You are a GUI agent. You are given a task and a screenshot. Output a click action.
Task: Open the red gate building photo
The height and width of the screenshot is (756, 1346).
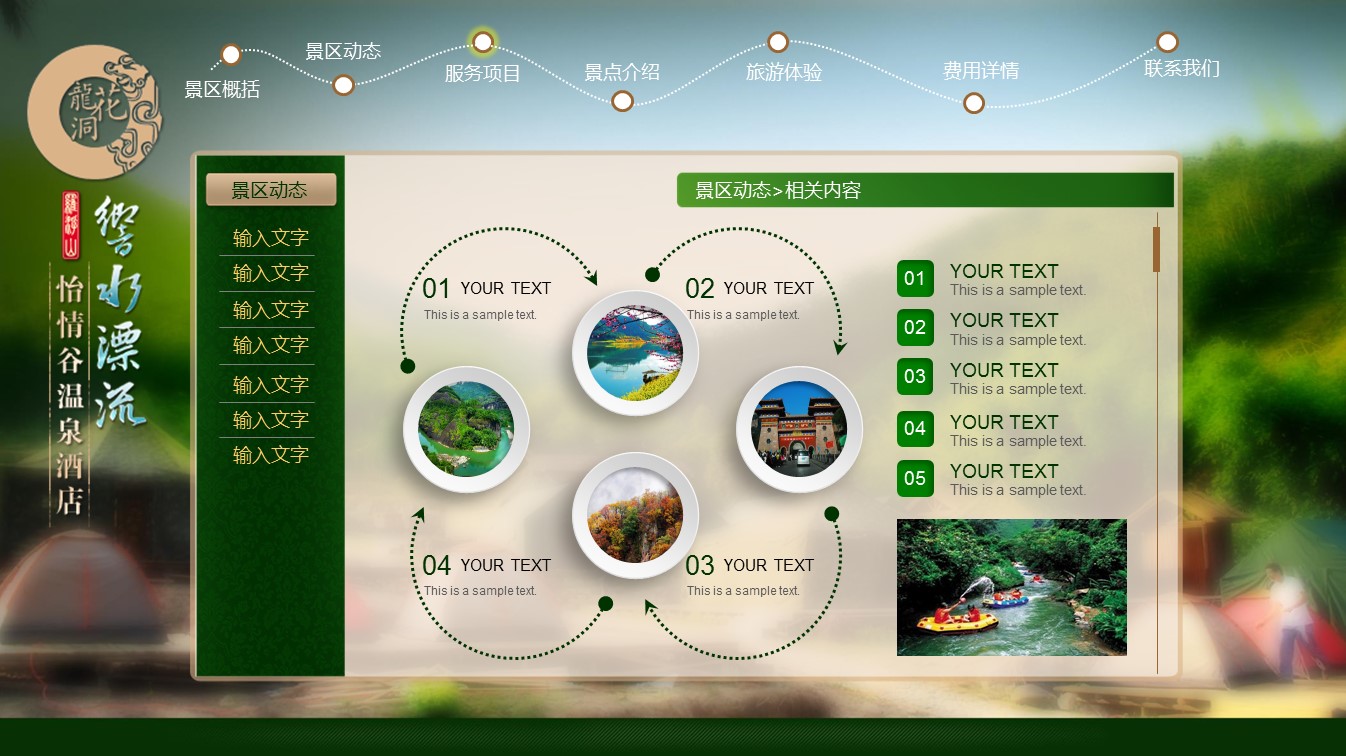point(799,430)
